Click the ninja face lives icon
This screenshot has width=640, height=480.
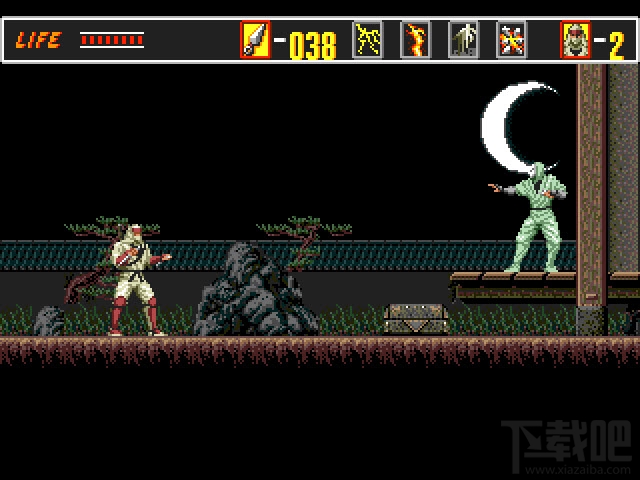[x=575, y=39]
